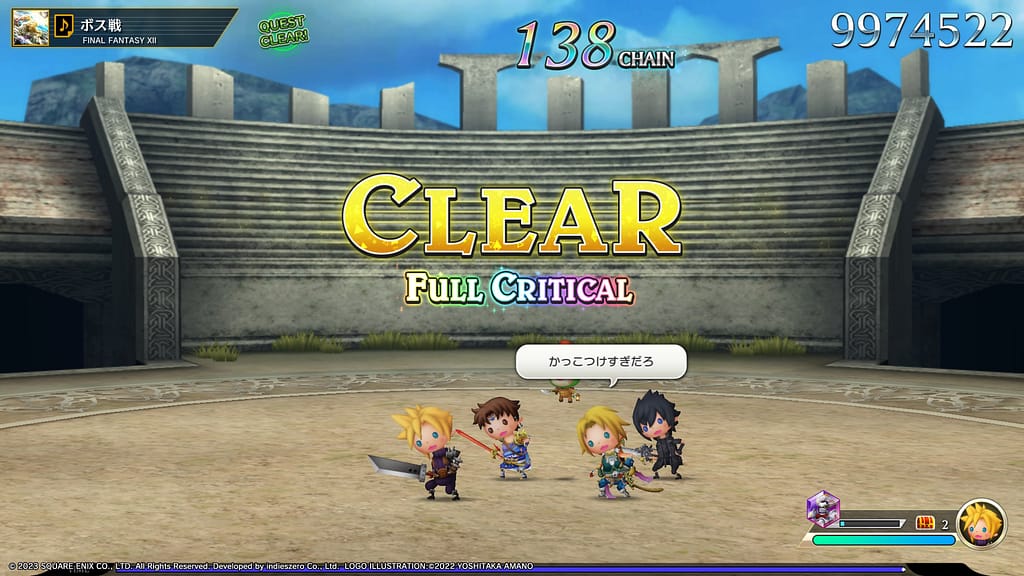The height and width of the screenshot is (576, 1024).
Task: Click the green Quest Clear badge
Action: click(283, 30)
